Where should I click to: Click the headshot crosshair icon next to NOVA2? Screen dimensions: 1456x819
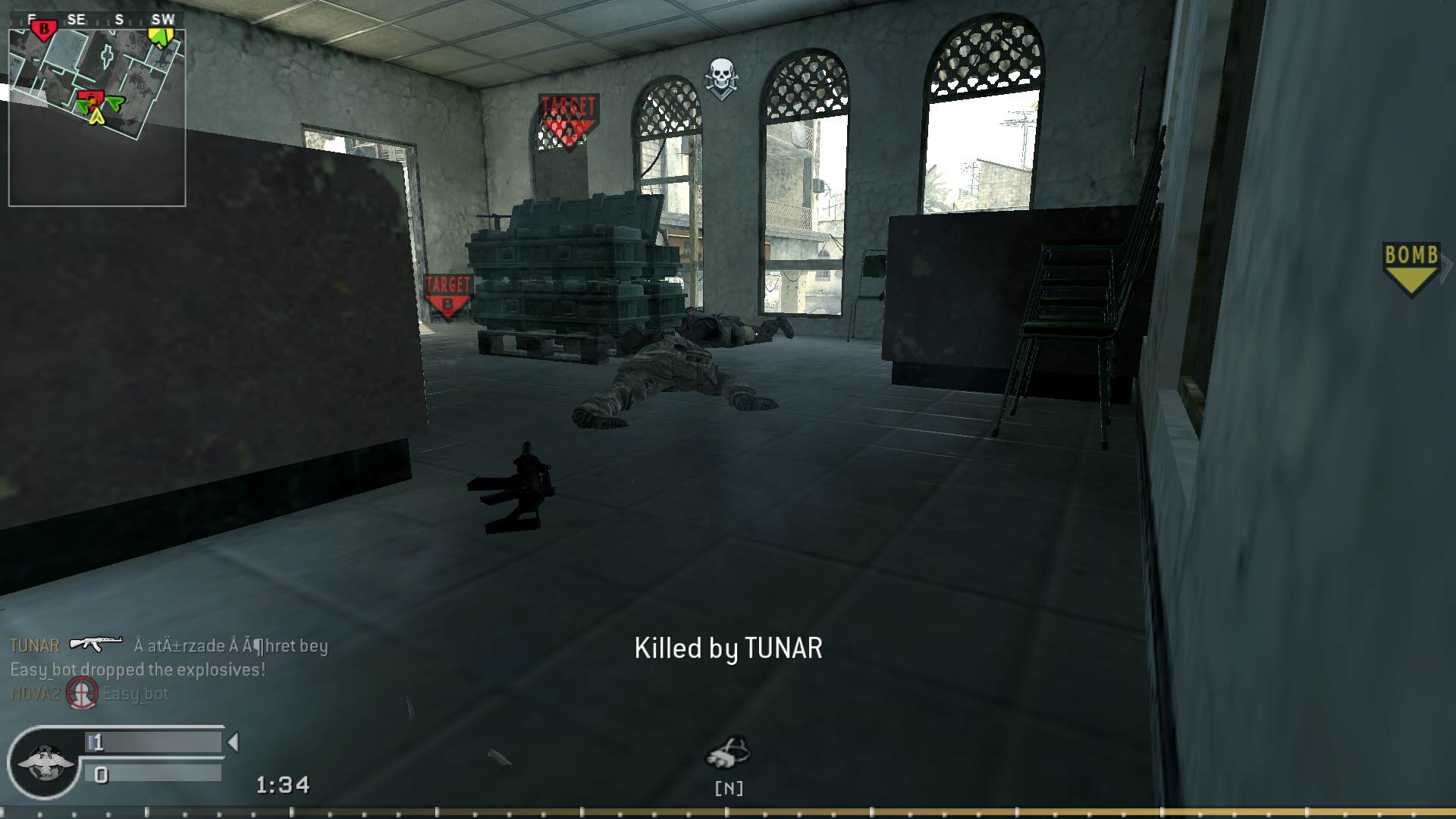pyautogui.click(x=82, y=692)
